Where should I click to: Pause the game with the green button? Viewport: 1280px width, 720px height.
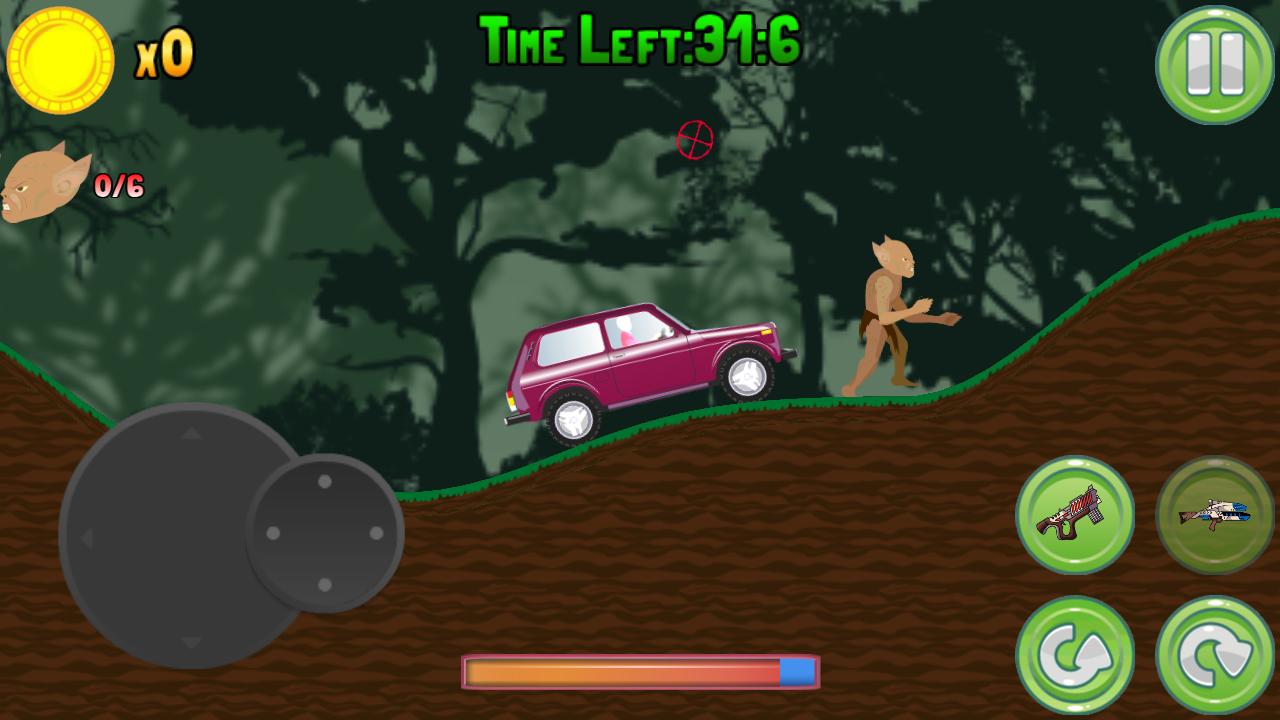point(1215,65)
